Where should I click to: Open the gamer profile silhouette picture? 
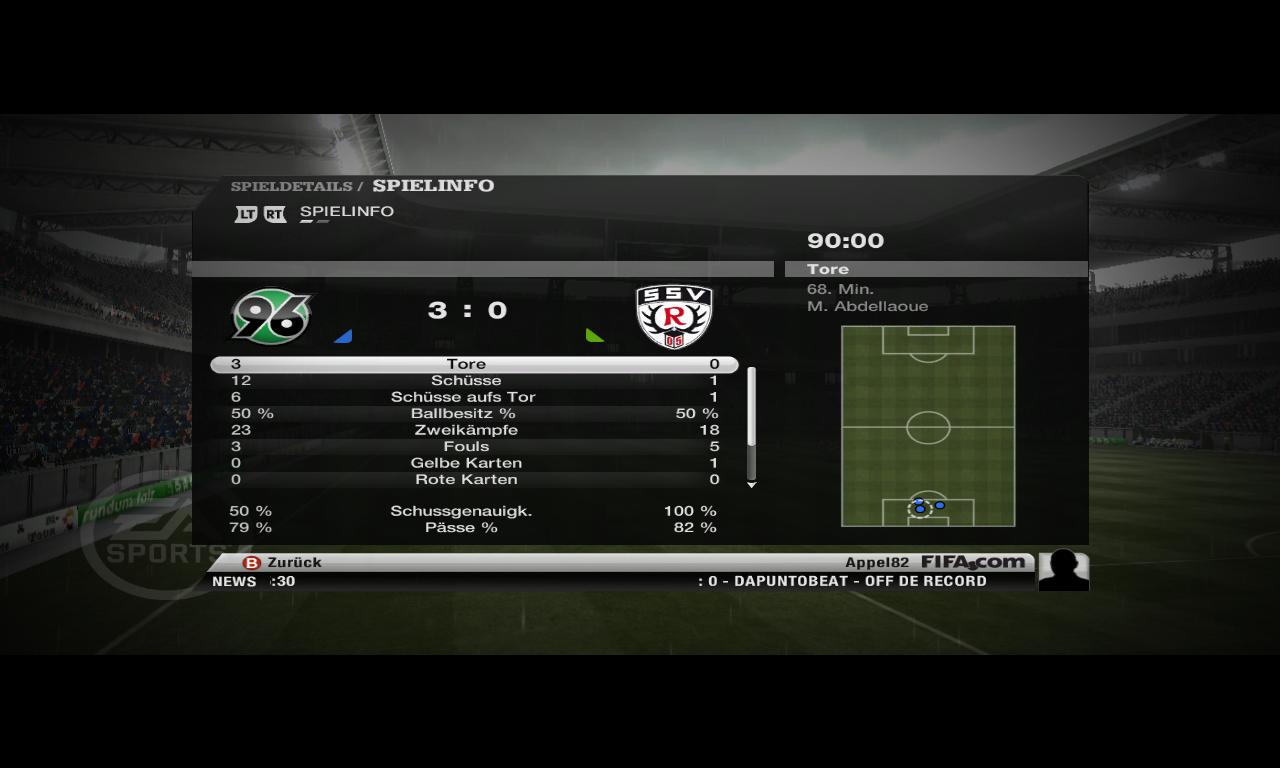[x=1063, y=570]
